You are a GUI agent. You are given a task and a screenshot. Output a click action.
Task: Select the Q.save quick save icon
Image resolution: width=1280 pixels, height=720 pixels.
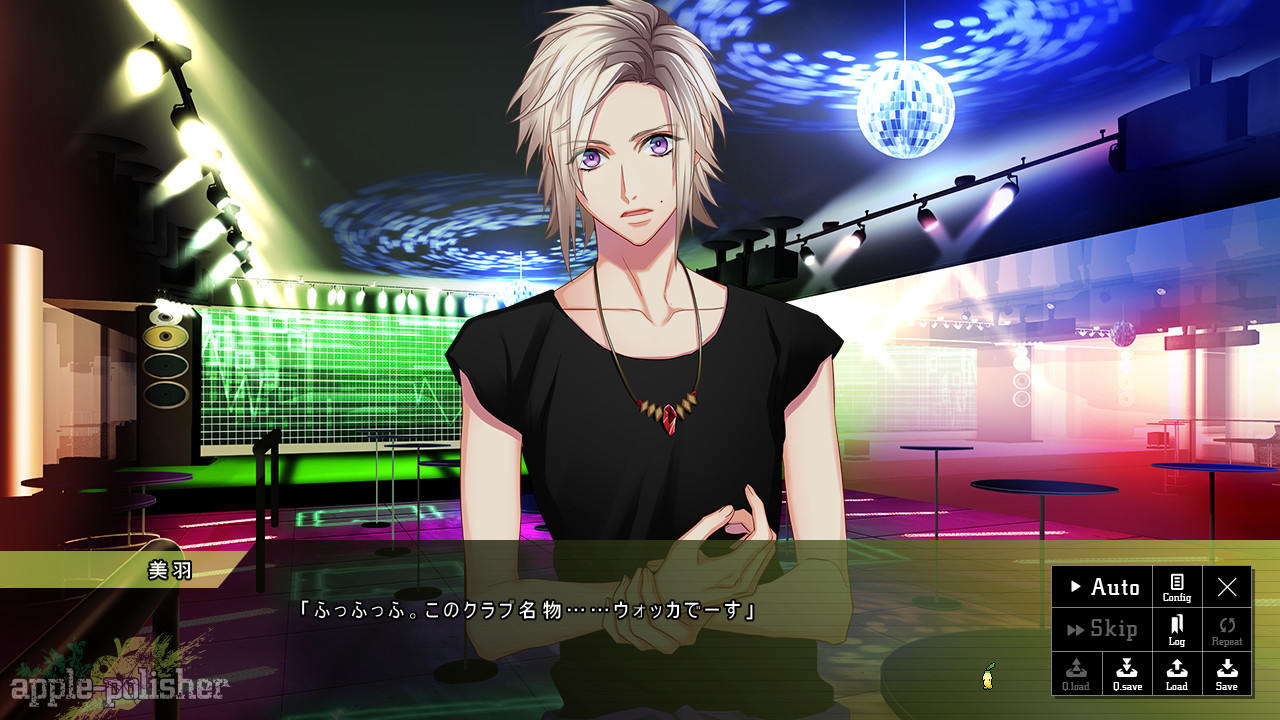[x=1126, y=673]
